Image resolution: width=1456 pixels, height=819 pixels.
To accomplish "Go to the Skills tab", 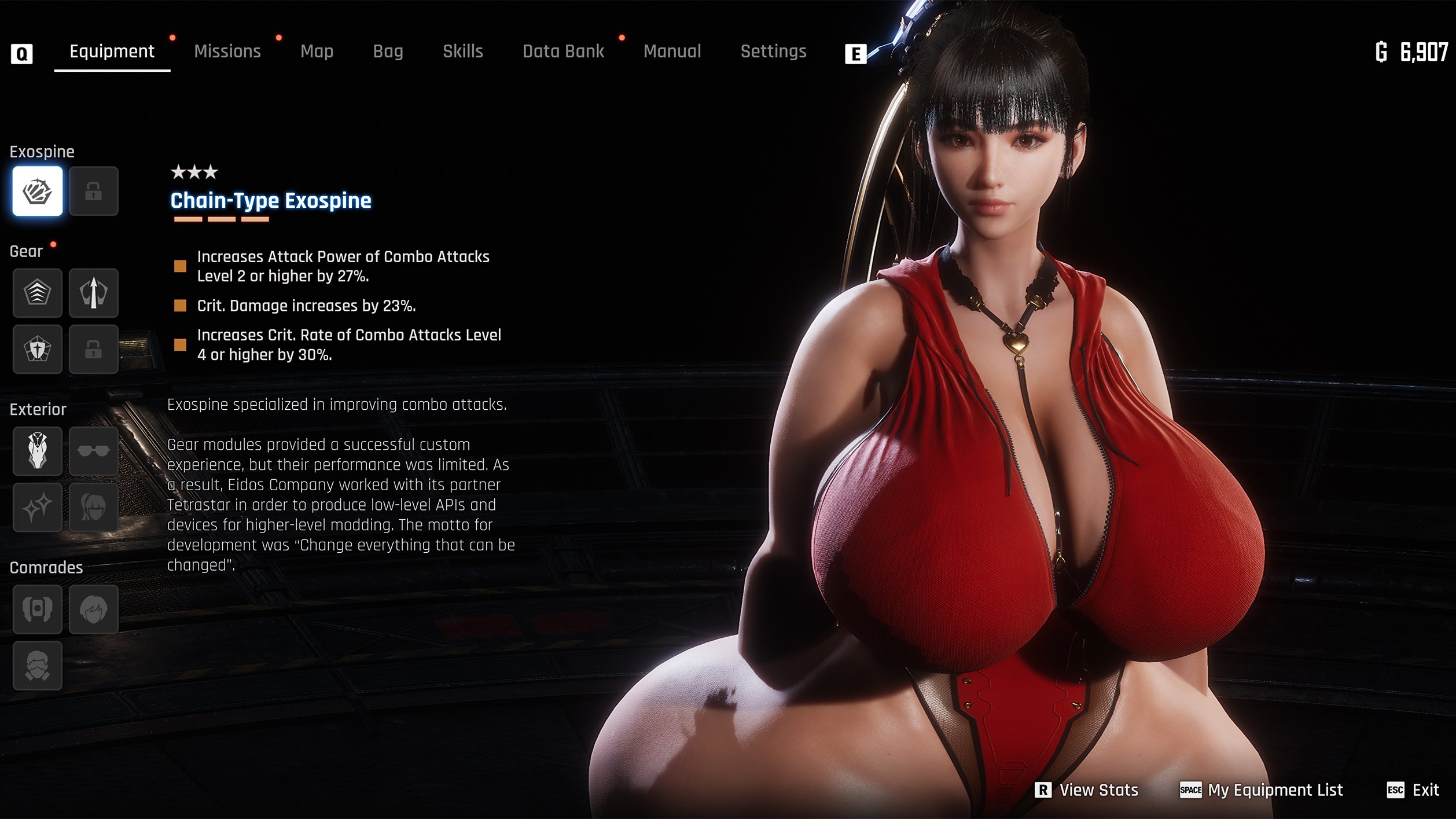I will [462, 52].
